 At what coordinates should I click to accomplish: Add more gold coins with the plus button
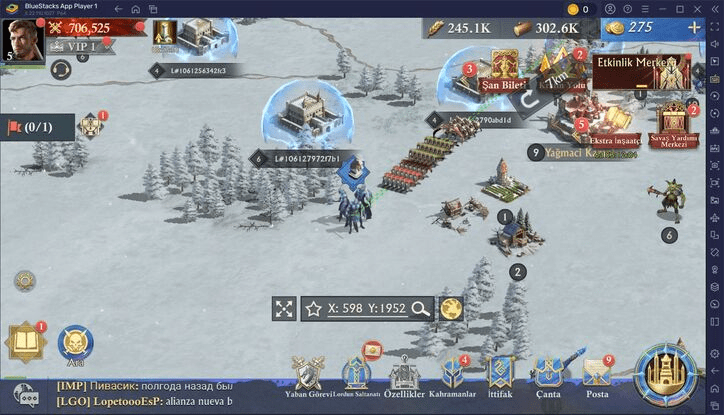pos(694,28)
